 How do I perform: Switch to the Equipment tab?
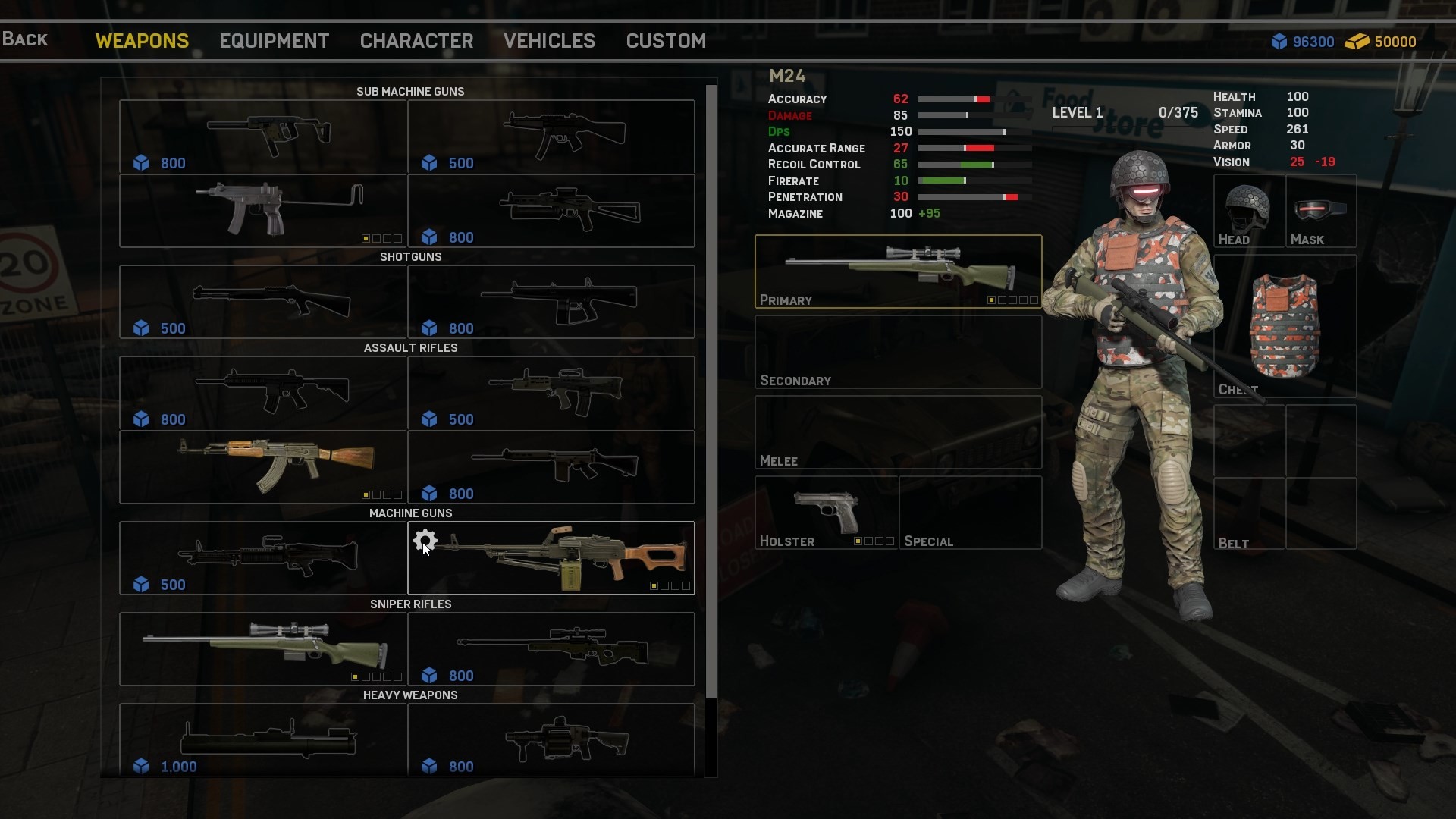(x=274, y=41)
